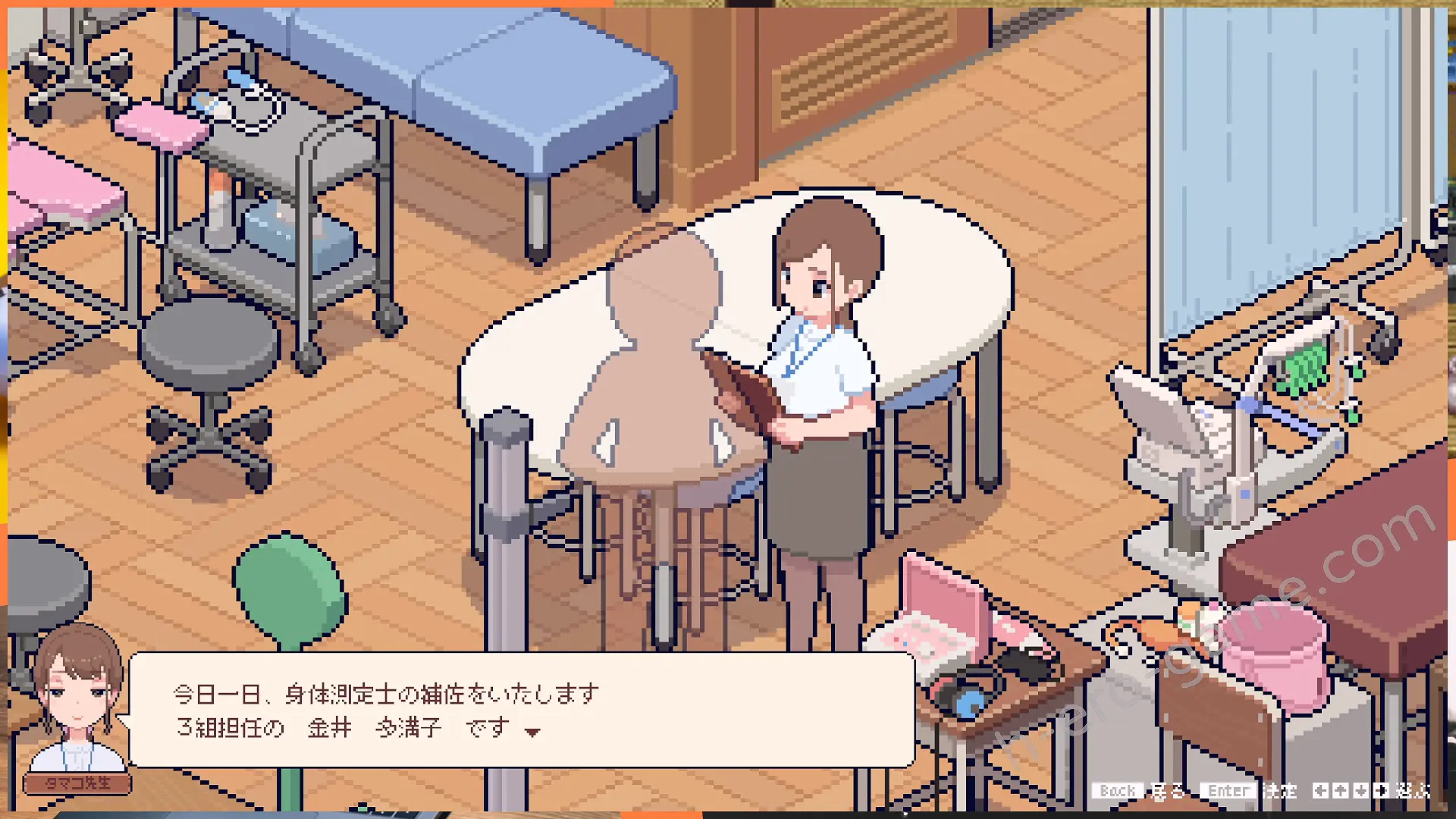Advance dialogue via the continue arrow
Image resolution: width=1456 pixels, height=819 pixels.
[x=532, y=732]
